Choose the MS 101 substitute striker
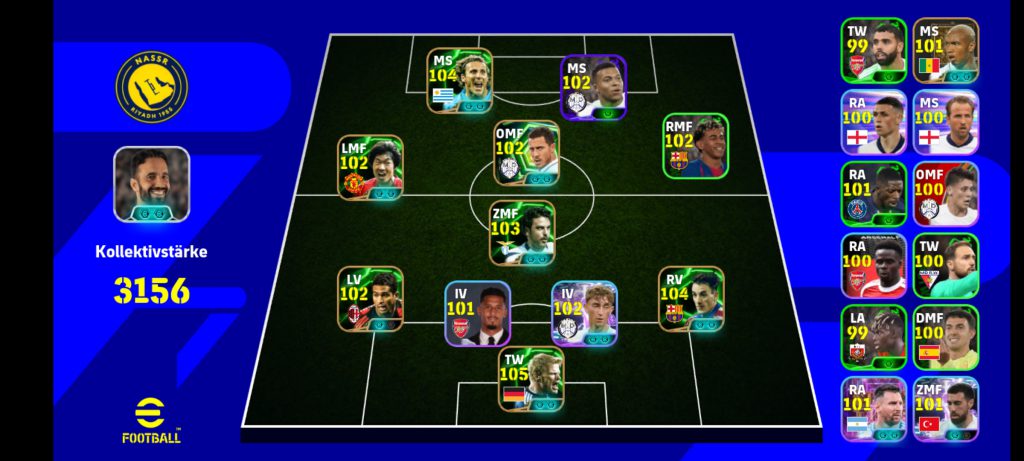 [945, 50]
